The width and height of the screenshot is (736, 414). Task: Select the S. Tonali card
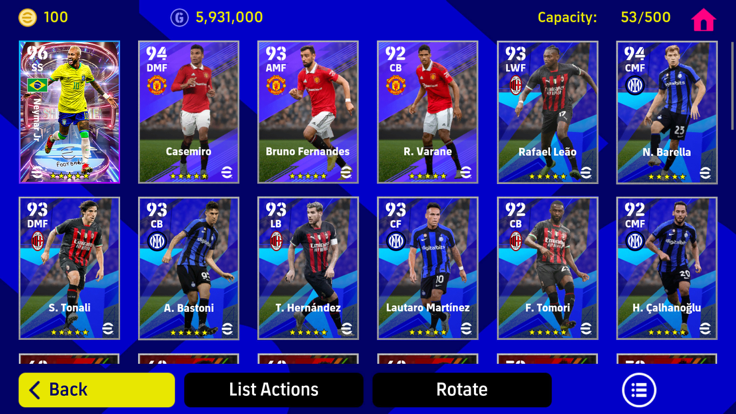[69, 268]
